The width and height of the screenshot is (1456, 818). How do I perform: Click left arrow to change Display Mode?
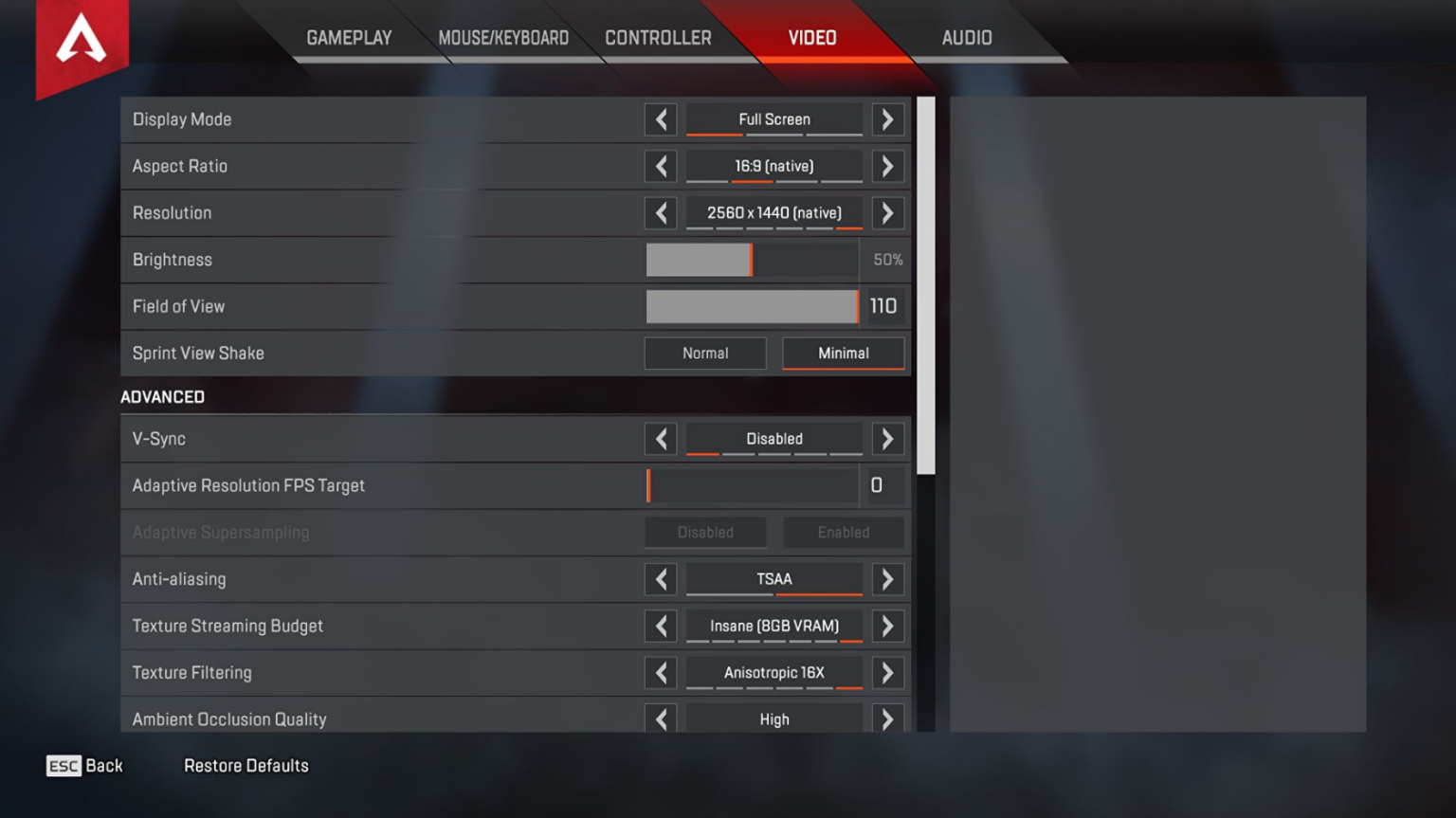point(661,119)
